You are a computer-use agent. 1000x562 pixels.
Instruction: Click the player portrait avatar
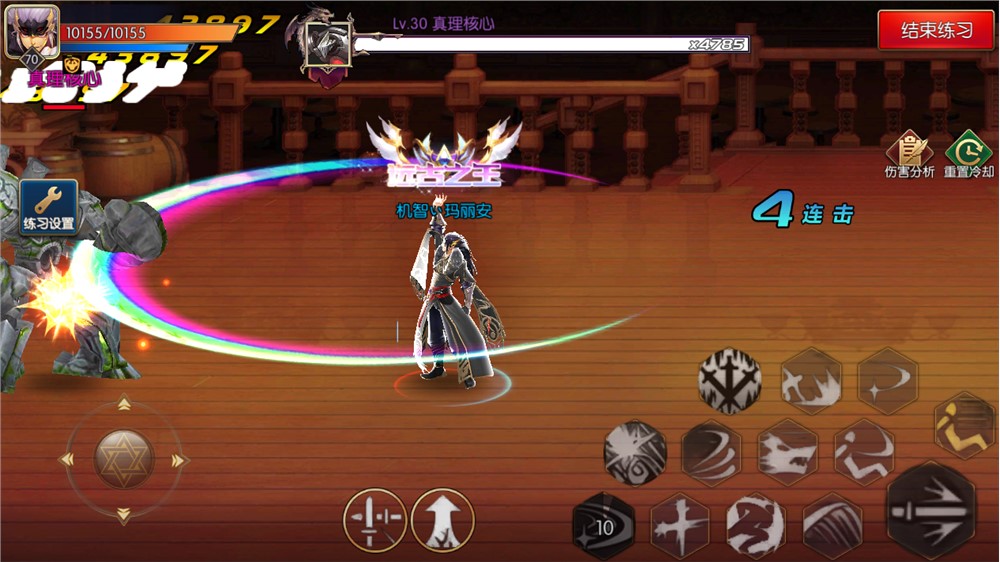32,32
